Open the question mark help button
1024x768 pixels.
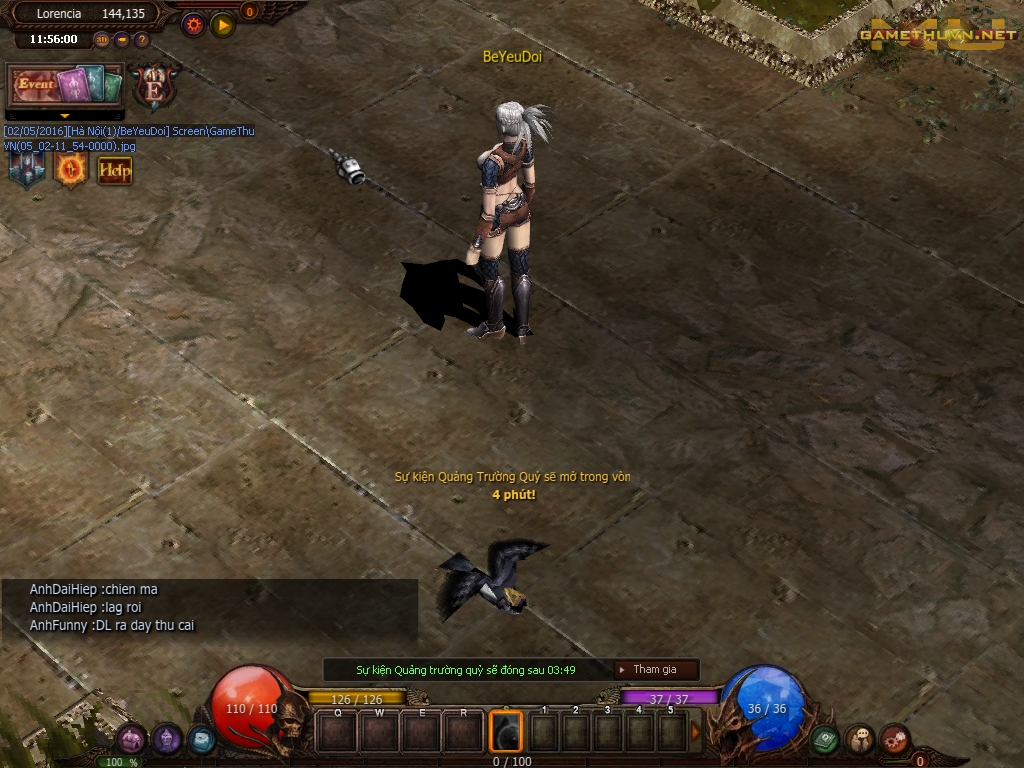click(x=142, y=40)
